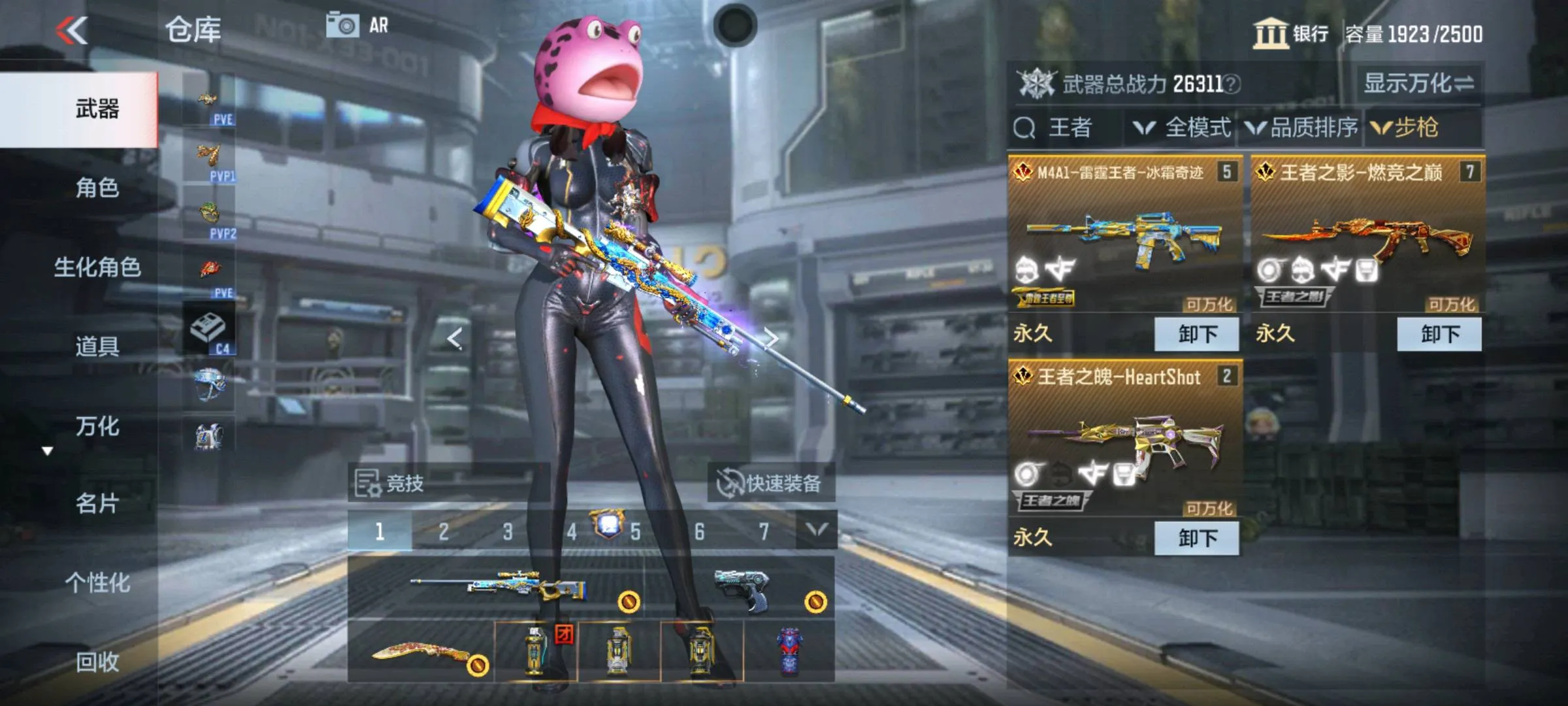Select loadout bag number 3
The image size is (1568, 706).
[x=508, y=531]
